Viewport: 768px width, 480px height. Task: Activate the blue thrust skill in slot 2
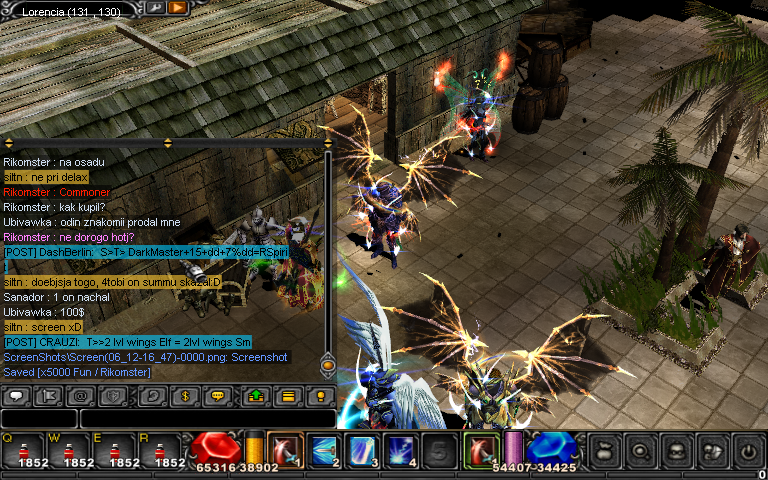click(x=325, y=450)
